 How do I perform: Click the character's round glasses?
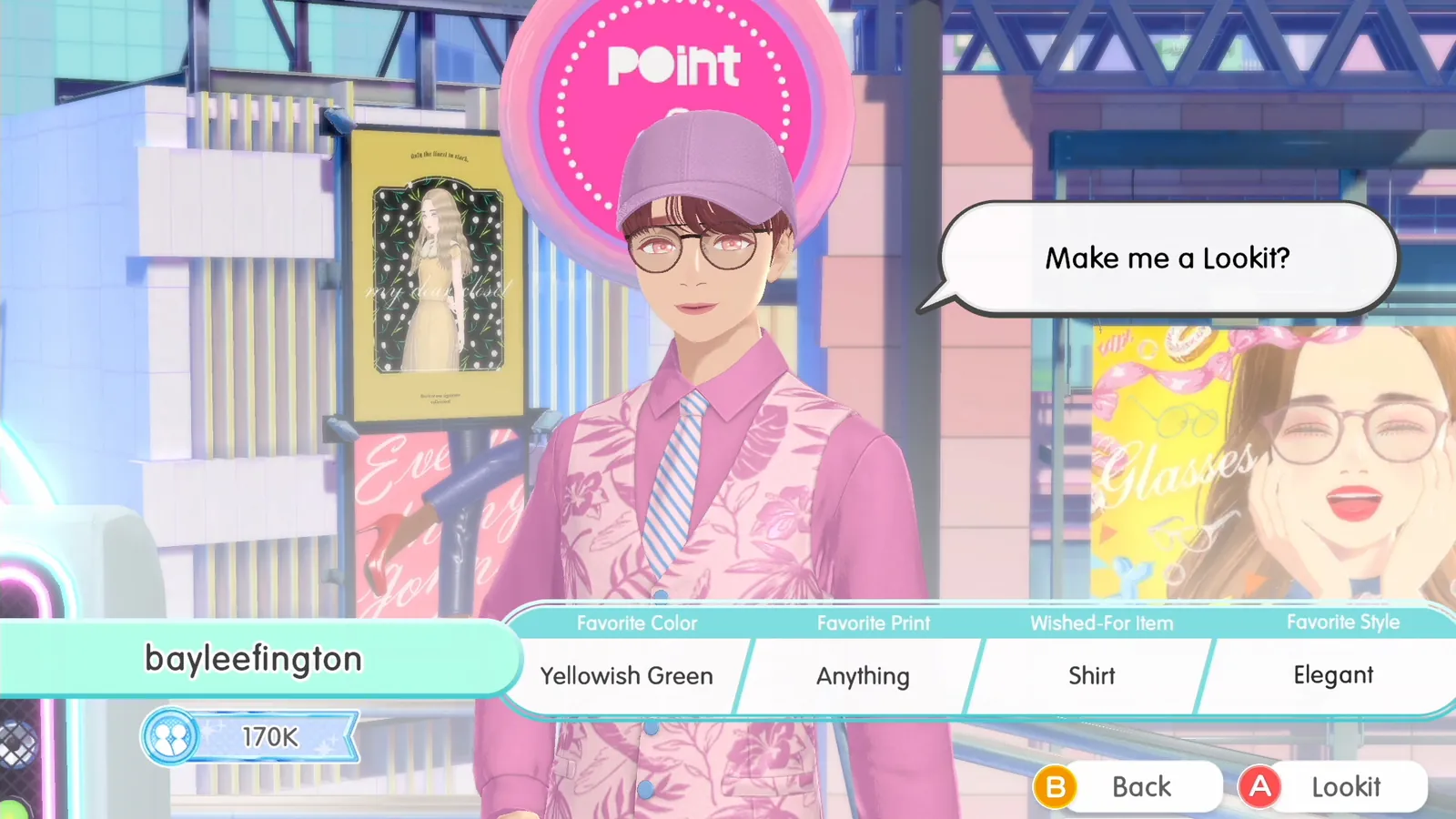693,248
